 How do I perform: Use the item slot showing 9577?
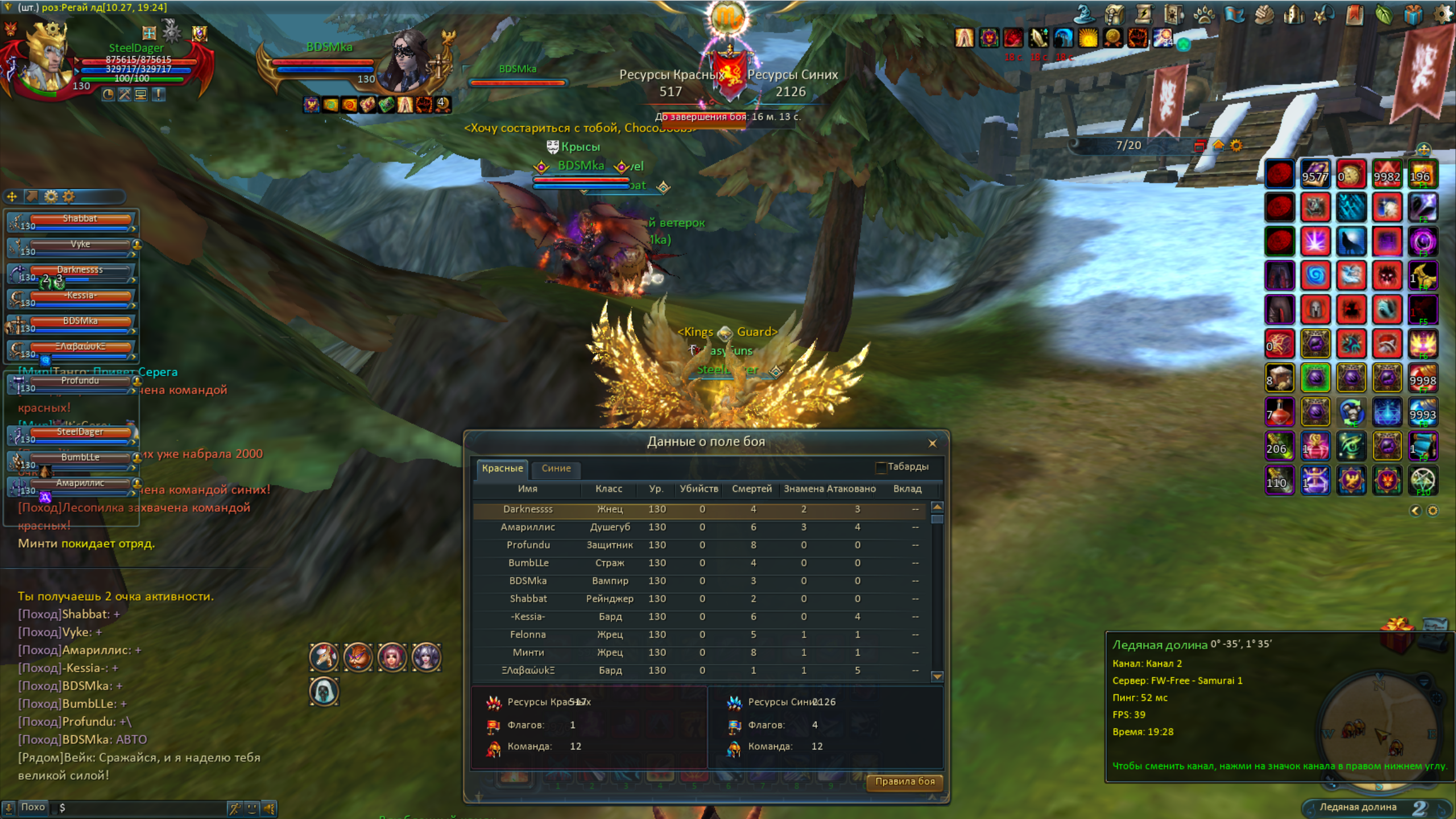point(1315,174)
